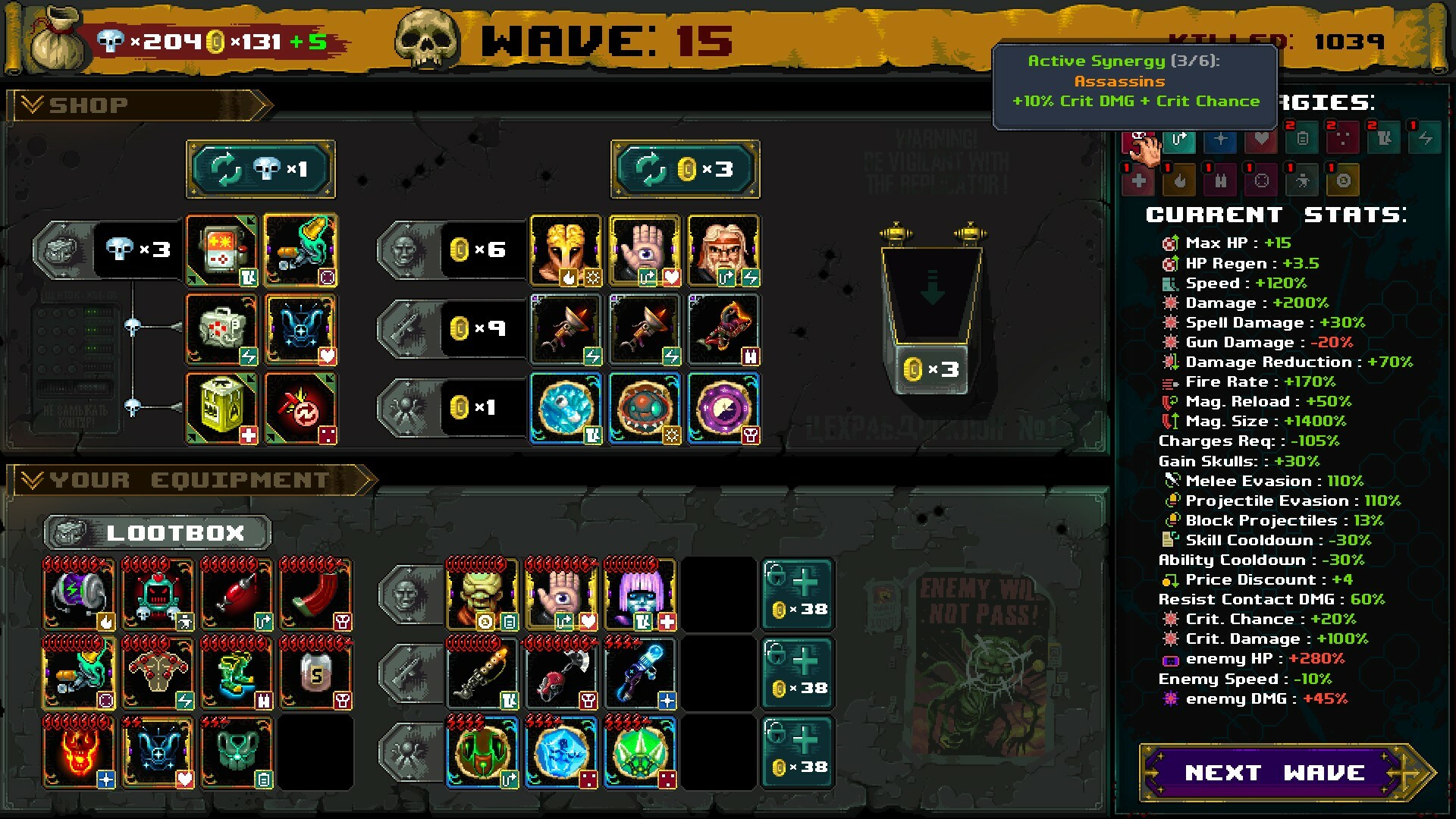Click the heart synergy icon
Viewport: 1456px width, 819px height.
coord(1261,141)
